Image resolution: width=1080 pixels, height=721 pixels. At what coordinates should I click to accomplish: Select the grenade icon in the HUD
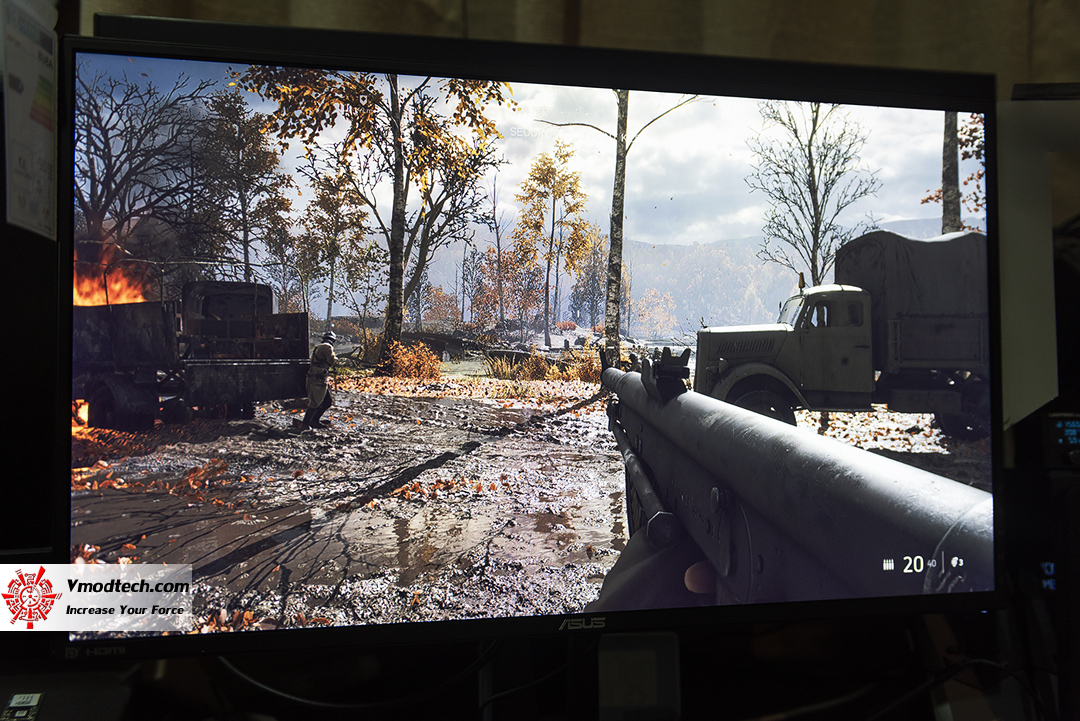pos(955,562)
